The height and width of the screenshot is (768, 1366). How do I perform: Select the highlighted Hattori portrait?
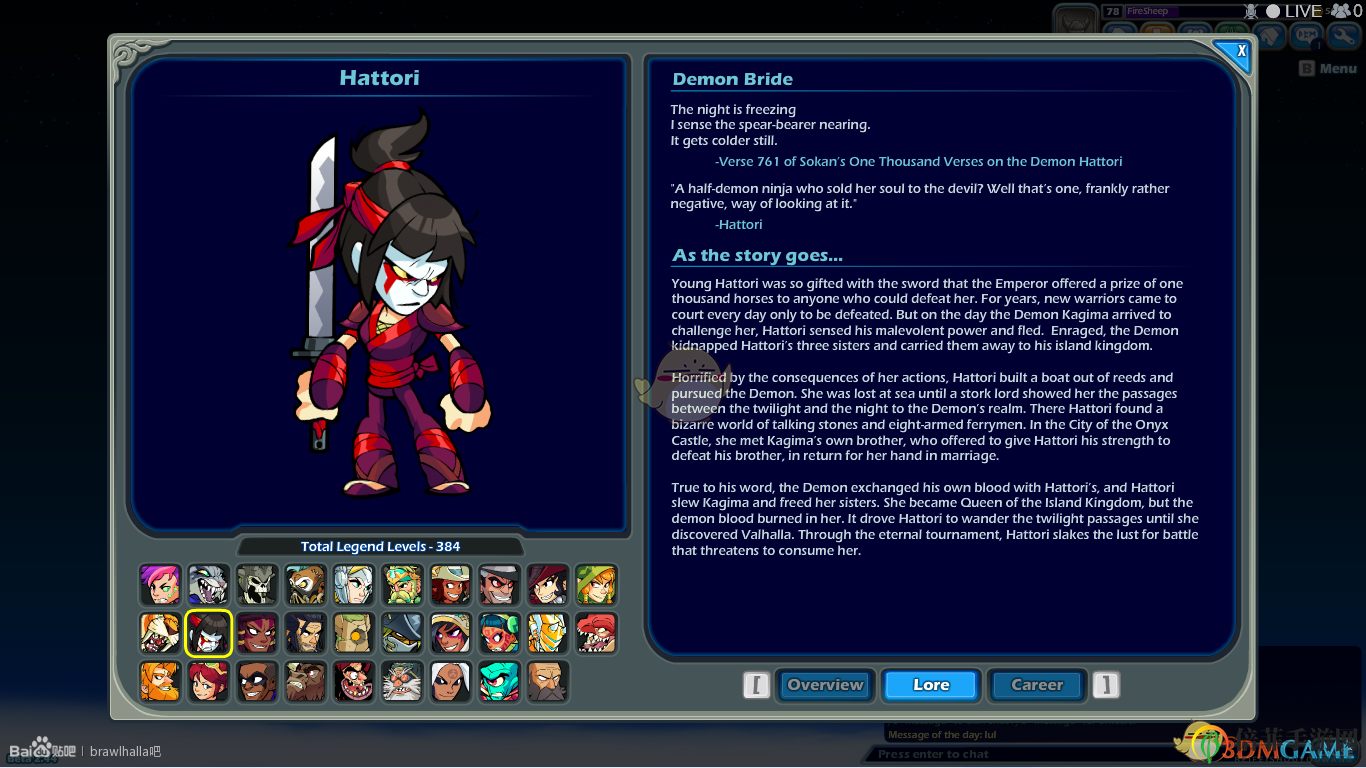209,633
